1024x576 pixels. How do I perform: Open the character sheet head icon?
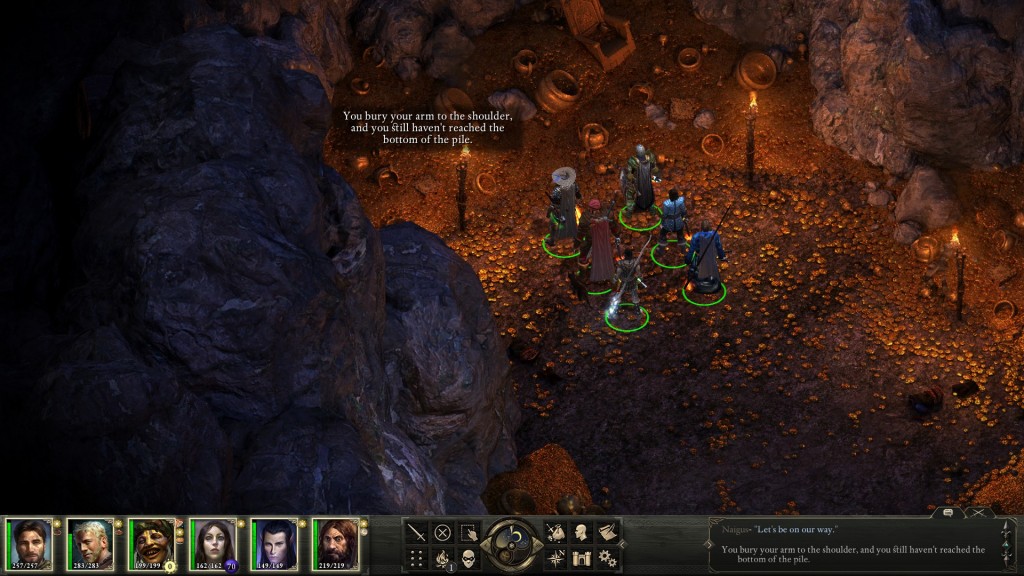click(x=582, y=532)
